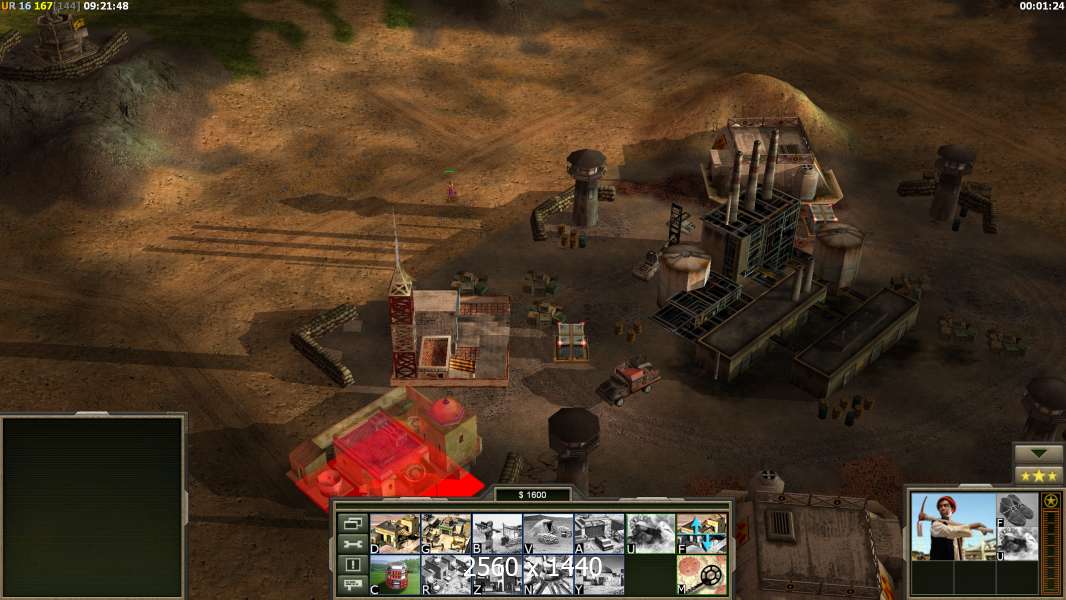This screenshot has width=1066, height=600.
Task: Click the shoes upgrade icon labeled F
Action: point(1018,508)
